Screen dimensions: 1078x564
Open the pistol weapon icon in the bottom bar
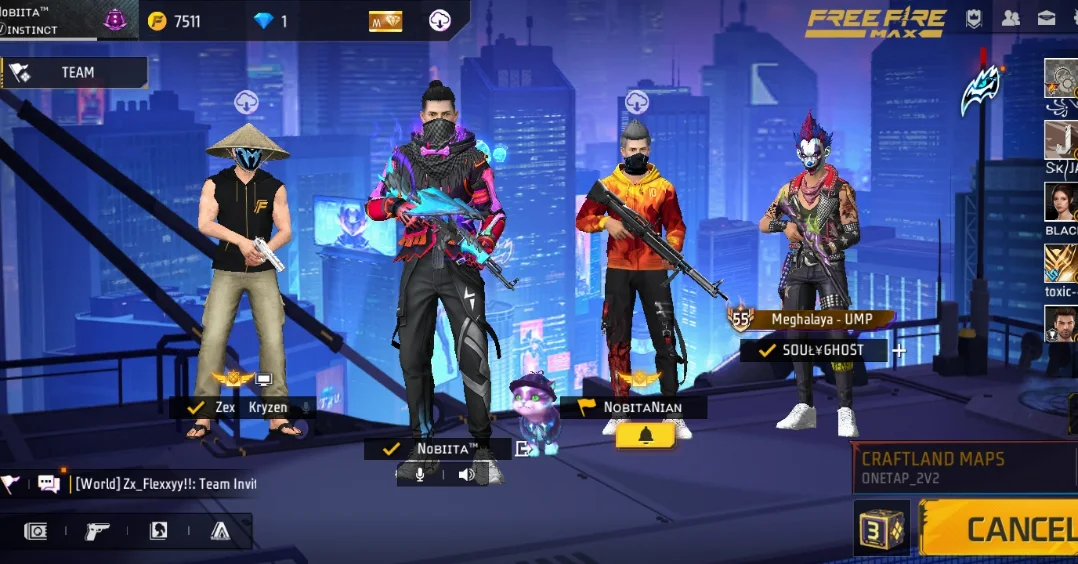click(x=97, y=531)
